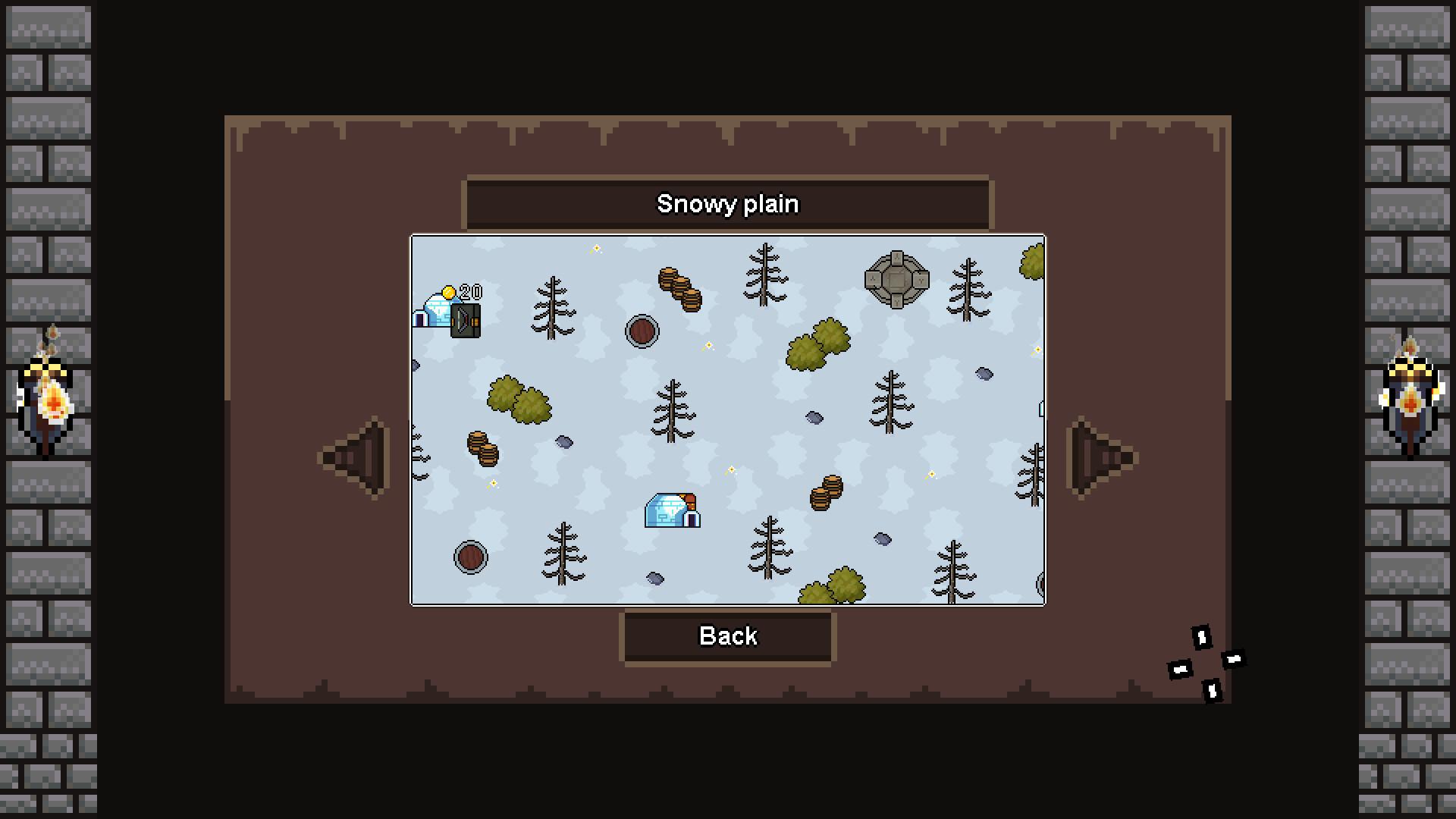Click the left movement key in the key cluster
Screen dimensions: 1456x819
1180,670
